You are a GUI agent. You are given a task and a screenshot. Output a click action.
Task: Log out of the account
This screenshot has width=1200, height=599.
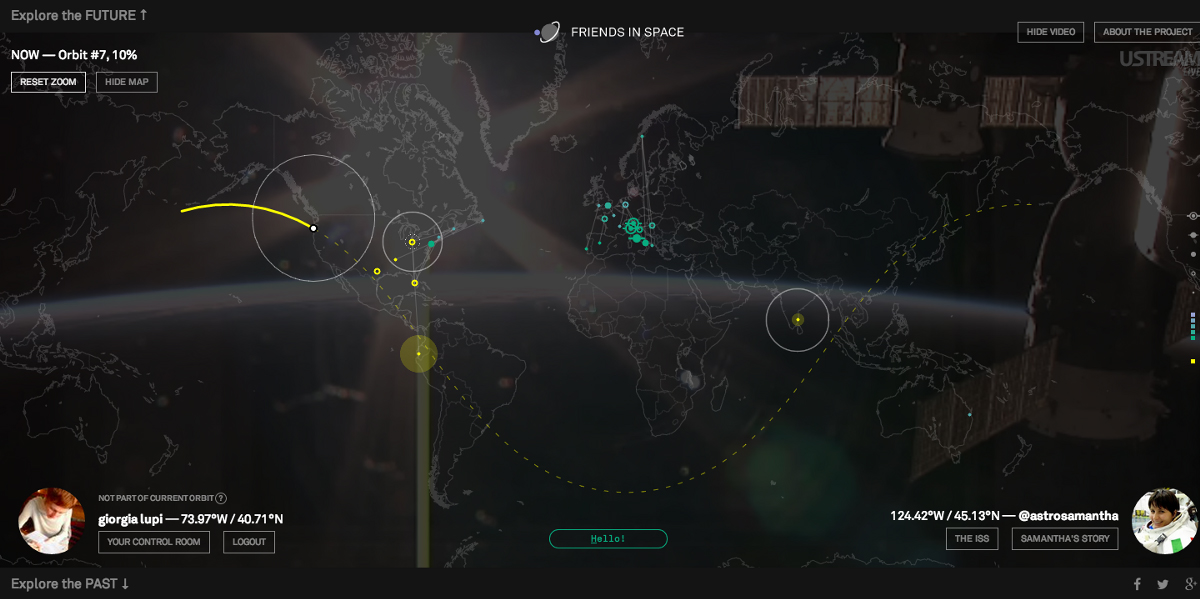click(249, 542)
